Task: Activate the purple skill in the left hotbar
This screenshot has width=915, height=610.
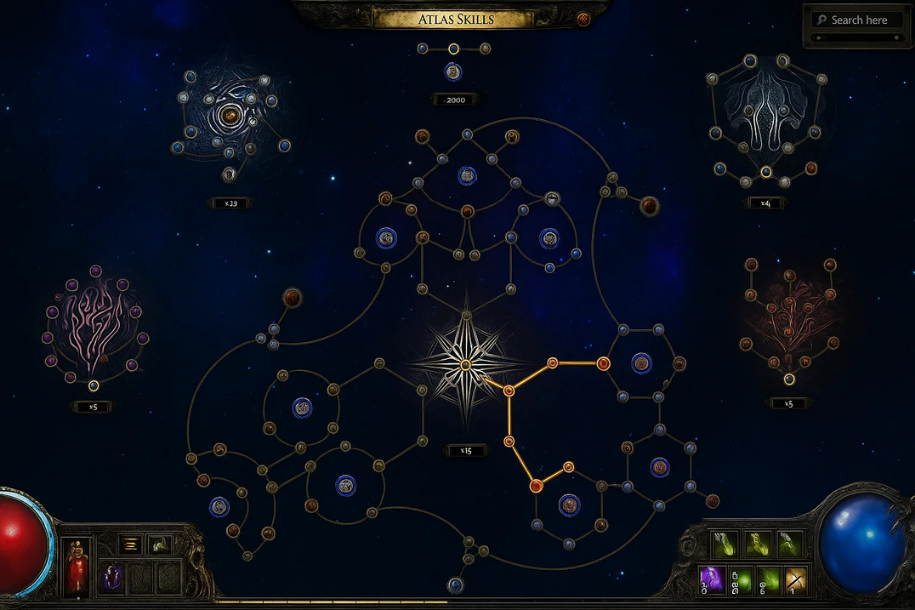Action: [111, 576]
